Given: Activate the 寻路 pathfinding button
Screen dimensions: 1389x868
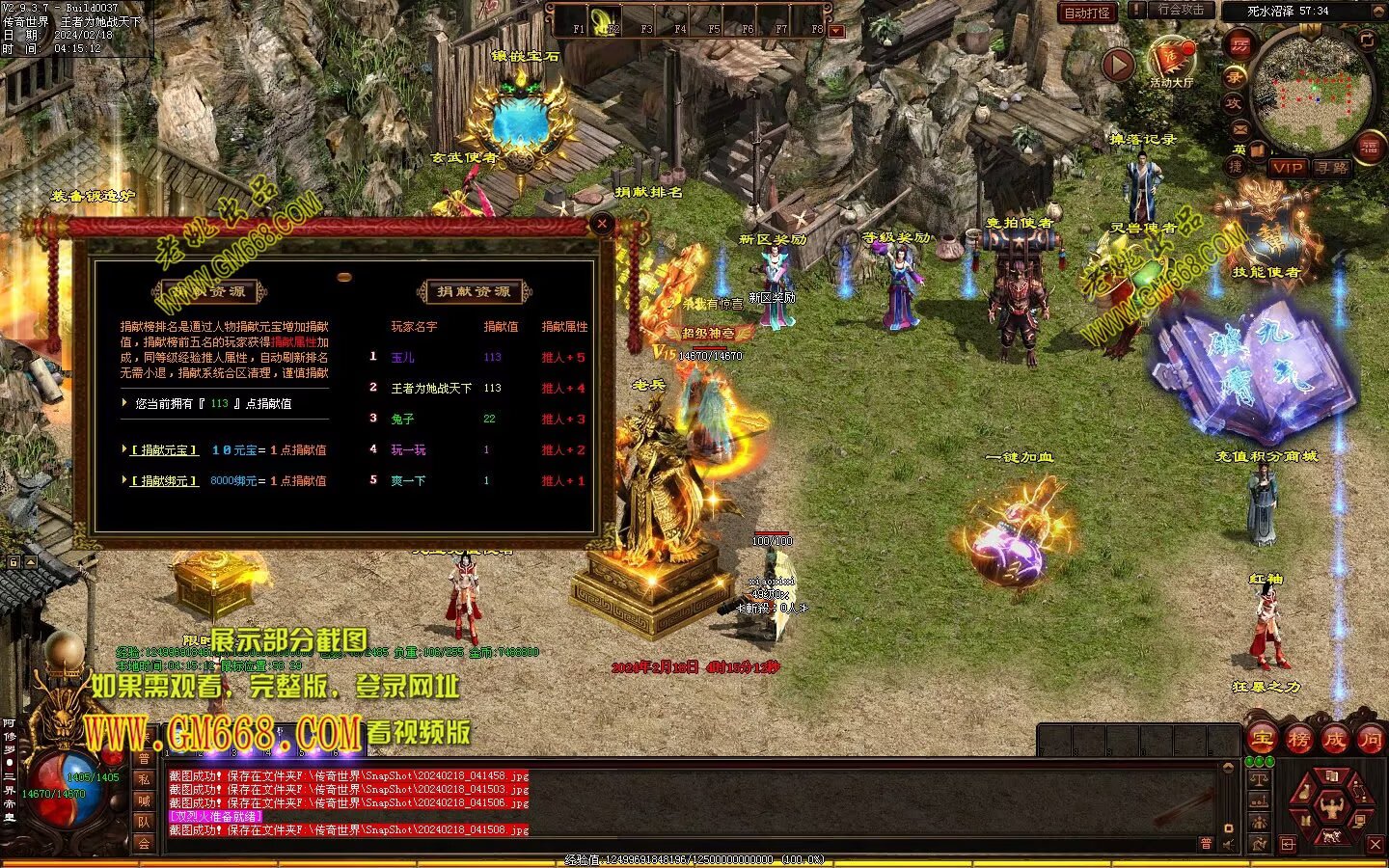Looking at the screenshot, I should pos(1332,168).
